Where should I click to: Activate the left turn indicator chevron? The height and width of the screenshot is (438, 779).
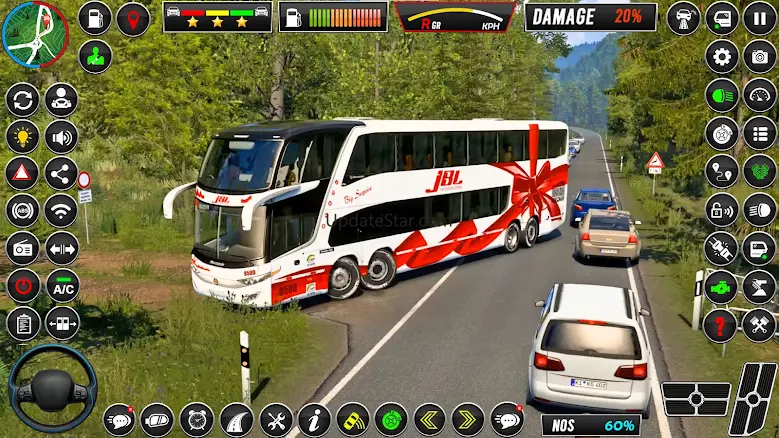tap(430, 419)
